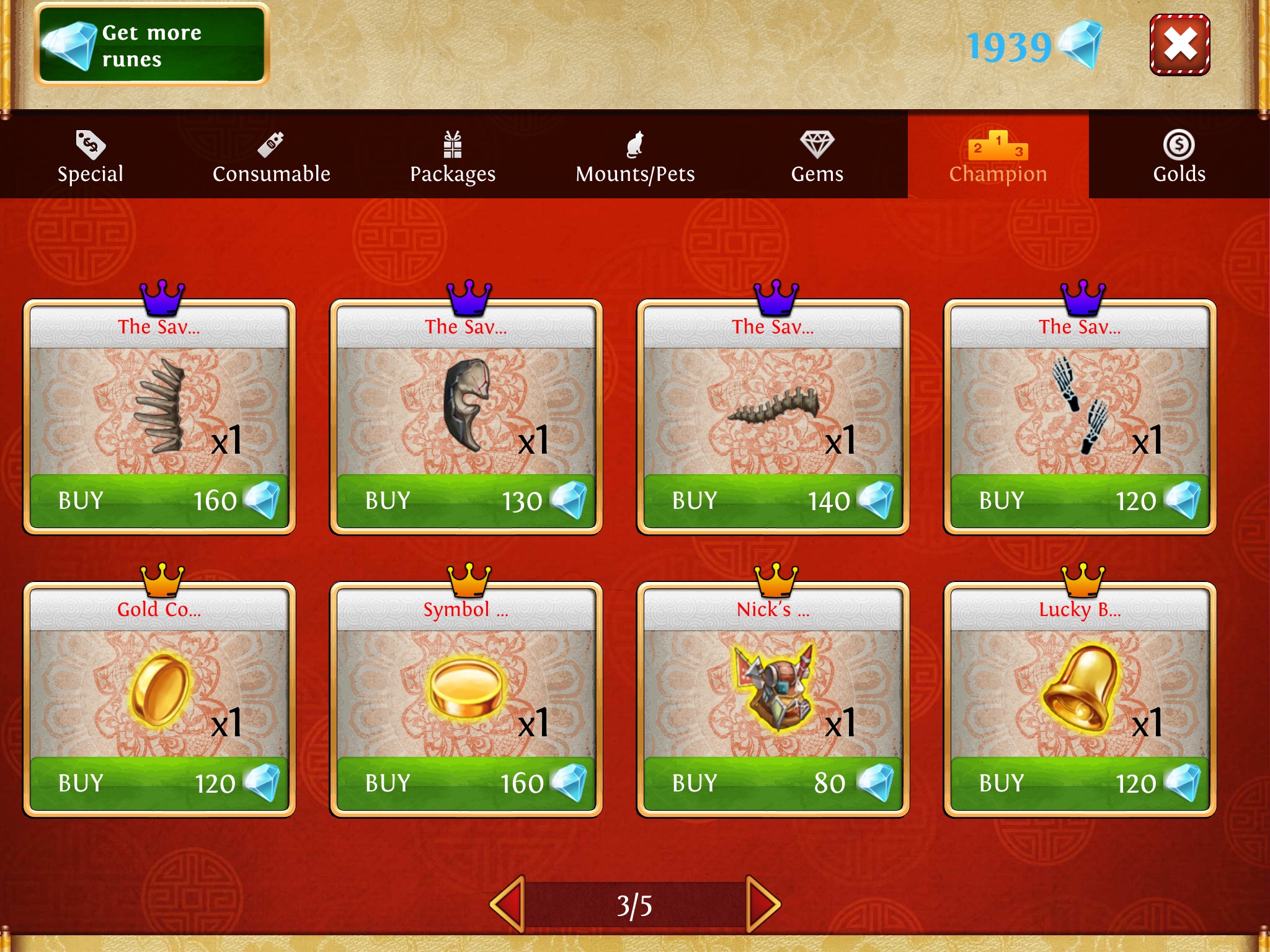
Task: Open the Consumable category
Action: tap(272, 157)
